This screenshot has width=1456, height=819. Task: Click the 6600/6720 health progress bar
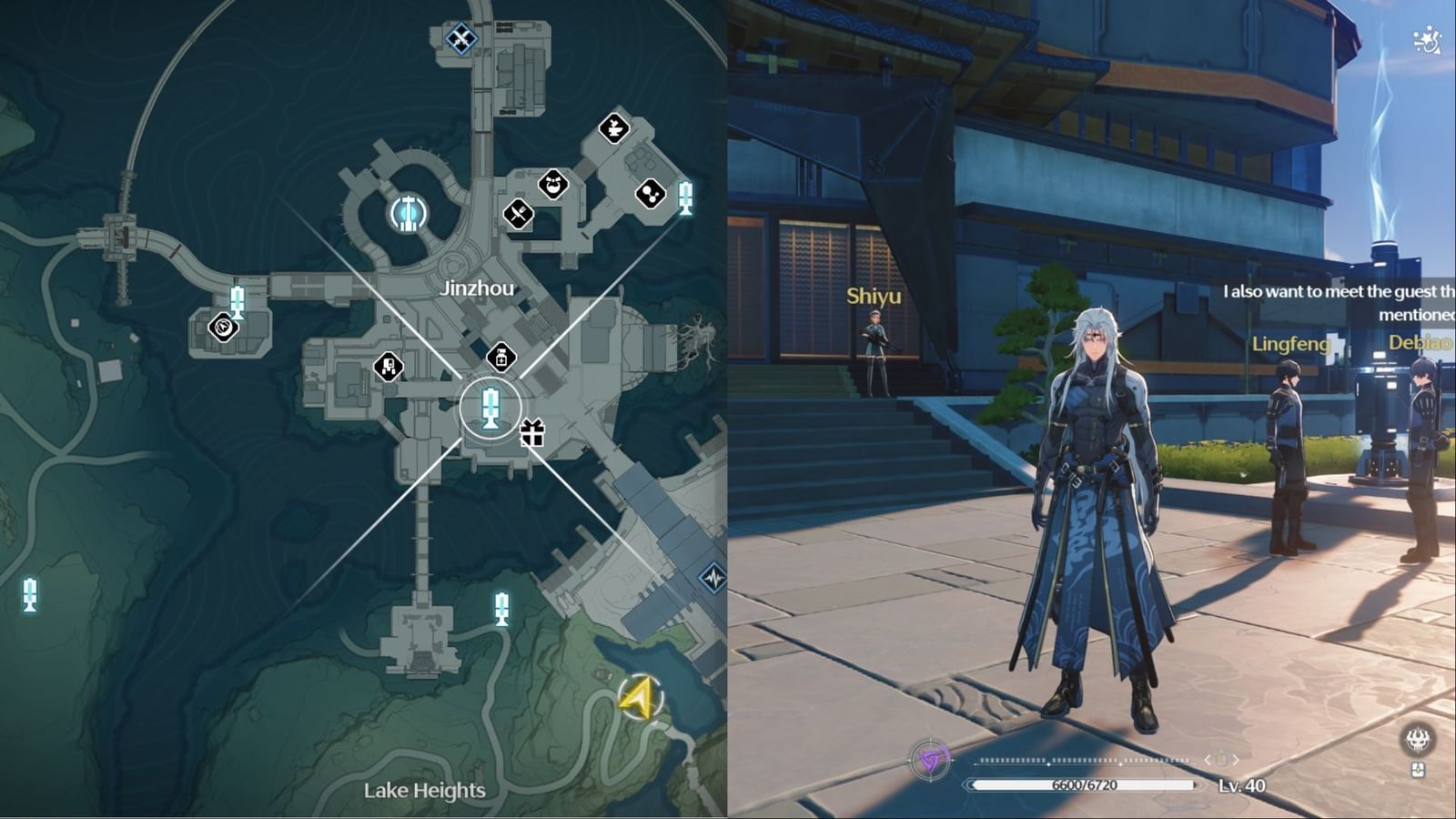1083,784
